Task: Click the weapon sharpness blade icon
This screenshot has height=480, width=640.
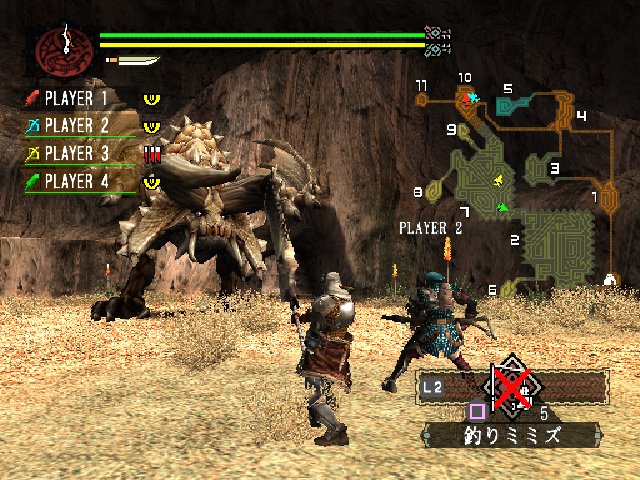Action: point(136,61)
